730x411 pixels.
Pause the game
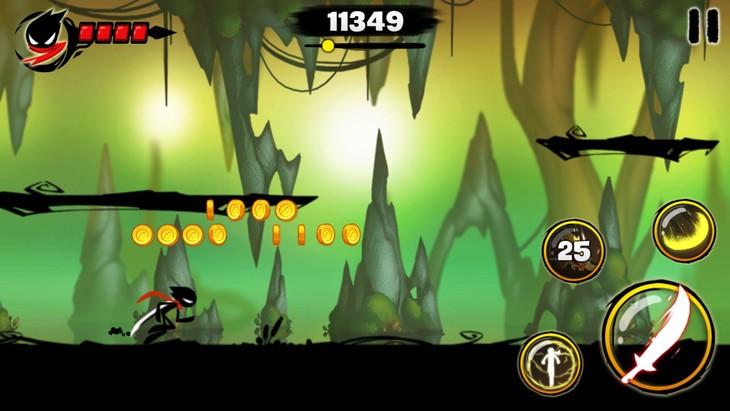click(703, 25)
